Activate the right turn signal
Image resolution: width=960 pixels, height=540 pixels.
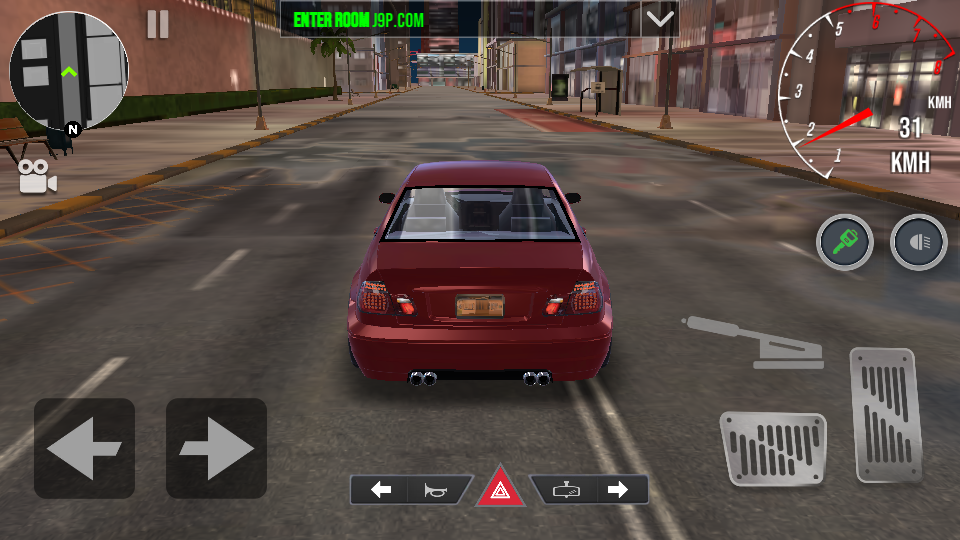pyautogui.click(x=617, y=490)
